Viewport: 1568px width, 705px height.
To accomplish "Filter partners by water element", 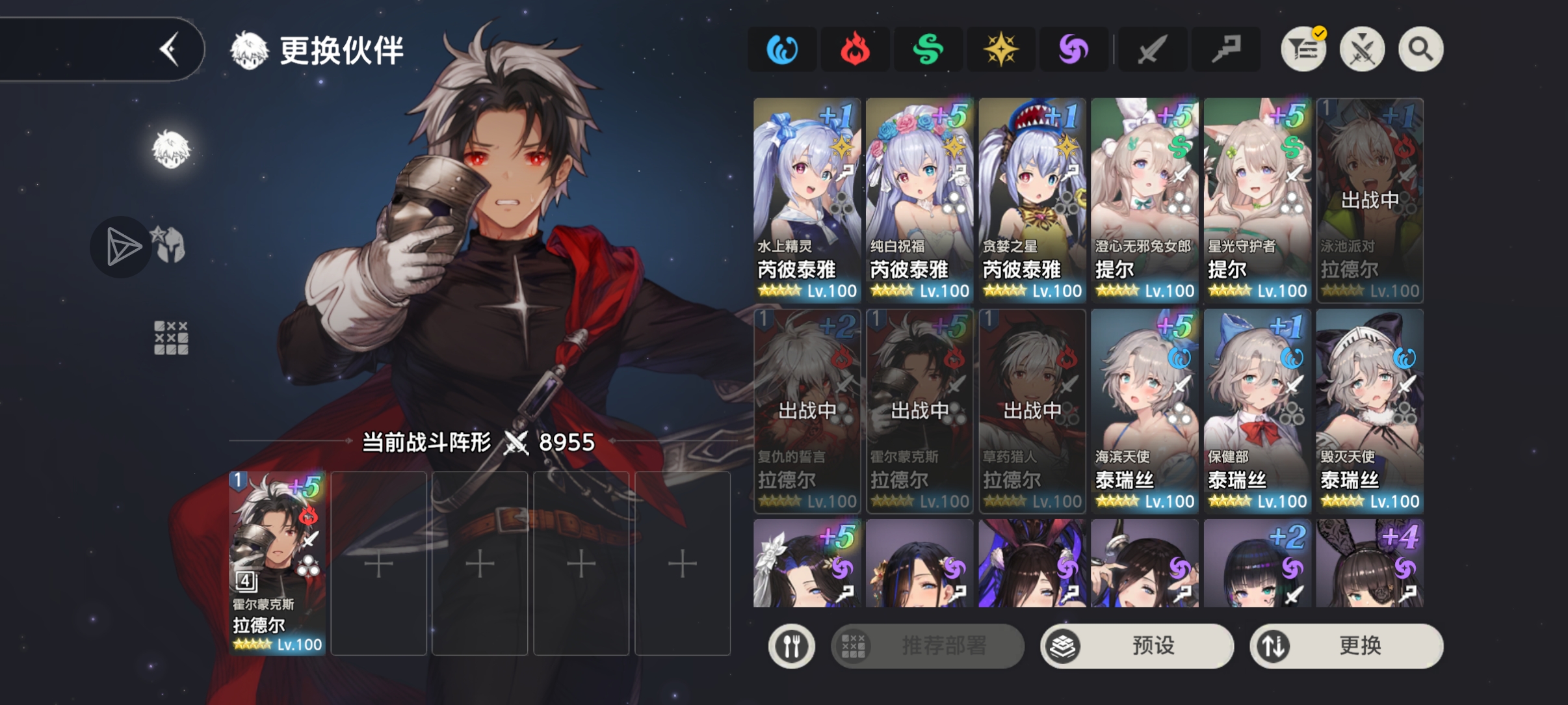I will [x=782, y=49].
